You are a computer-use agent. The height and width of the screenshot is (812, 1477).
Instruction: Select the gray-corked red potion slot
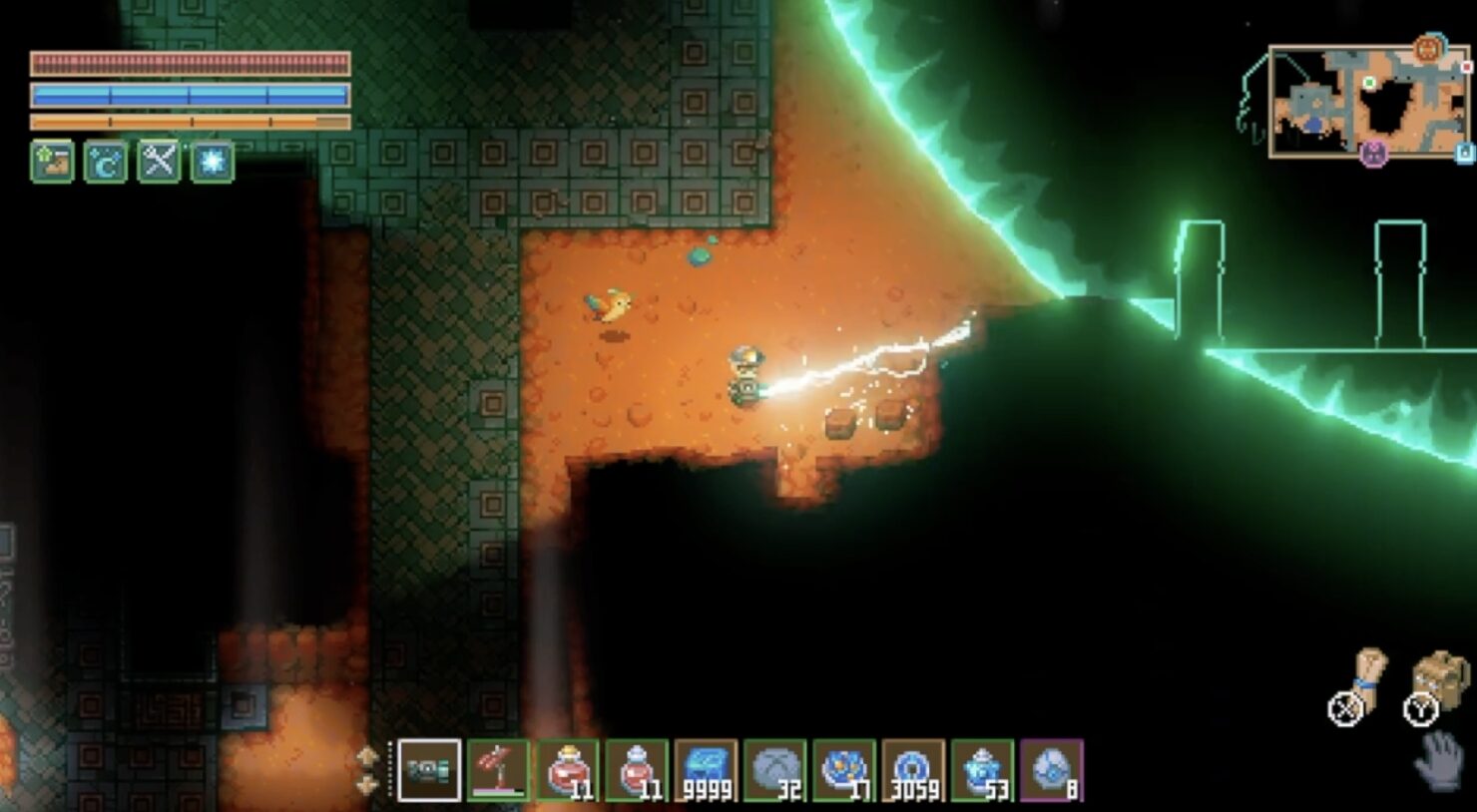click(x=637, y=770)
